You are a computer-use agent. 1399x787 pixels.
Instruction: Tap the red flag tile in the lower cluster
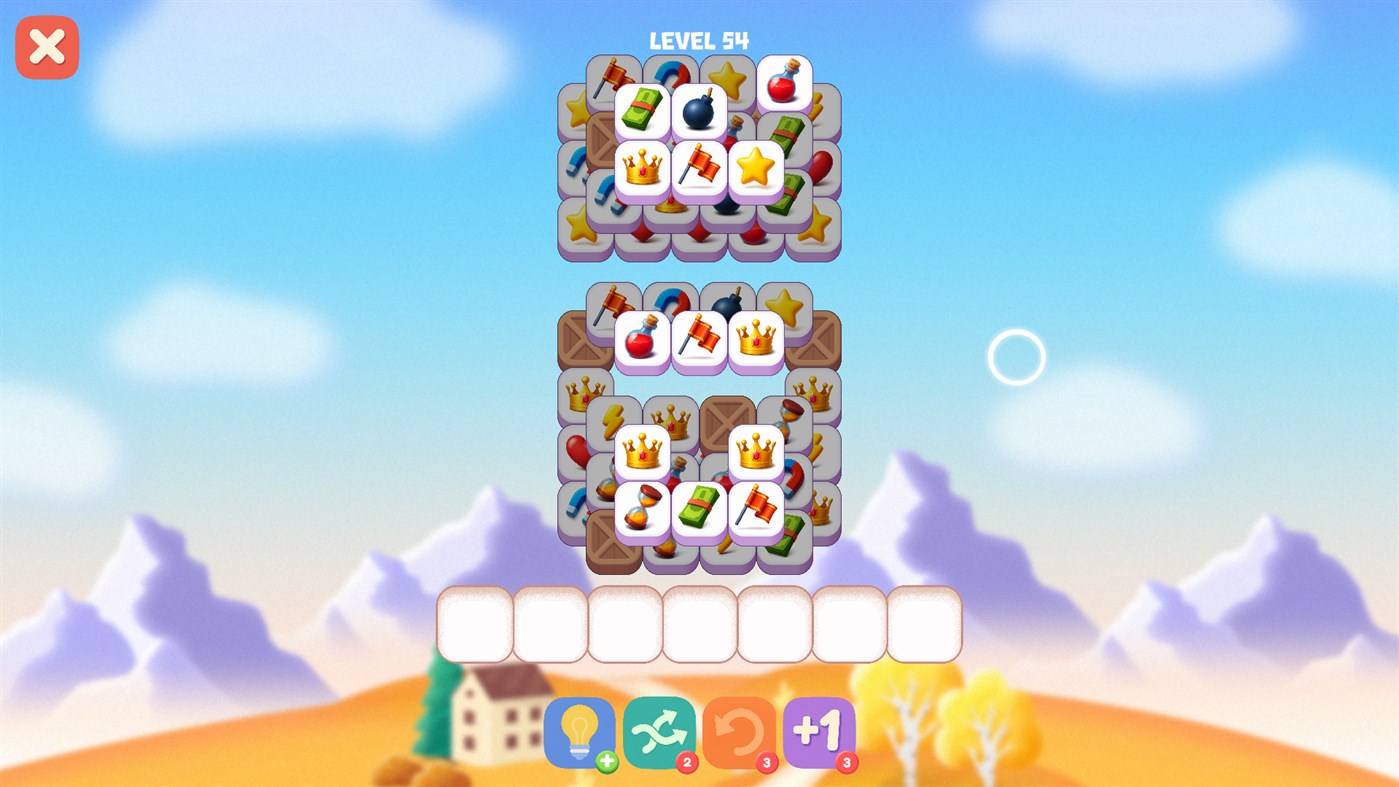[x=756, y=511]
